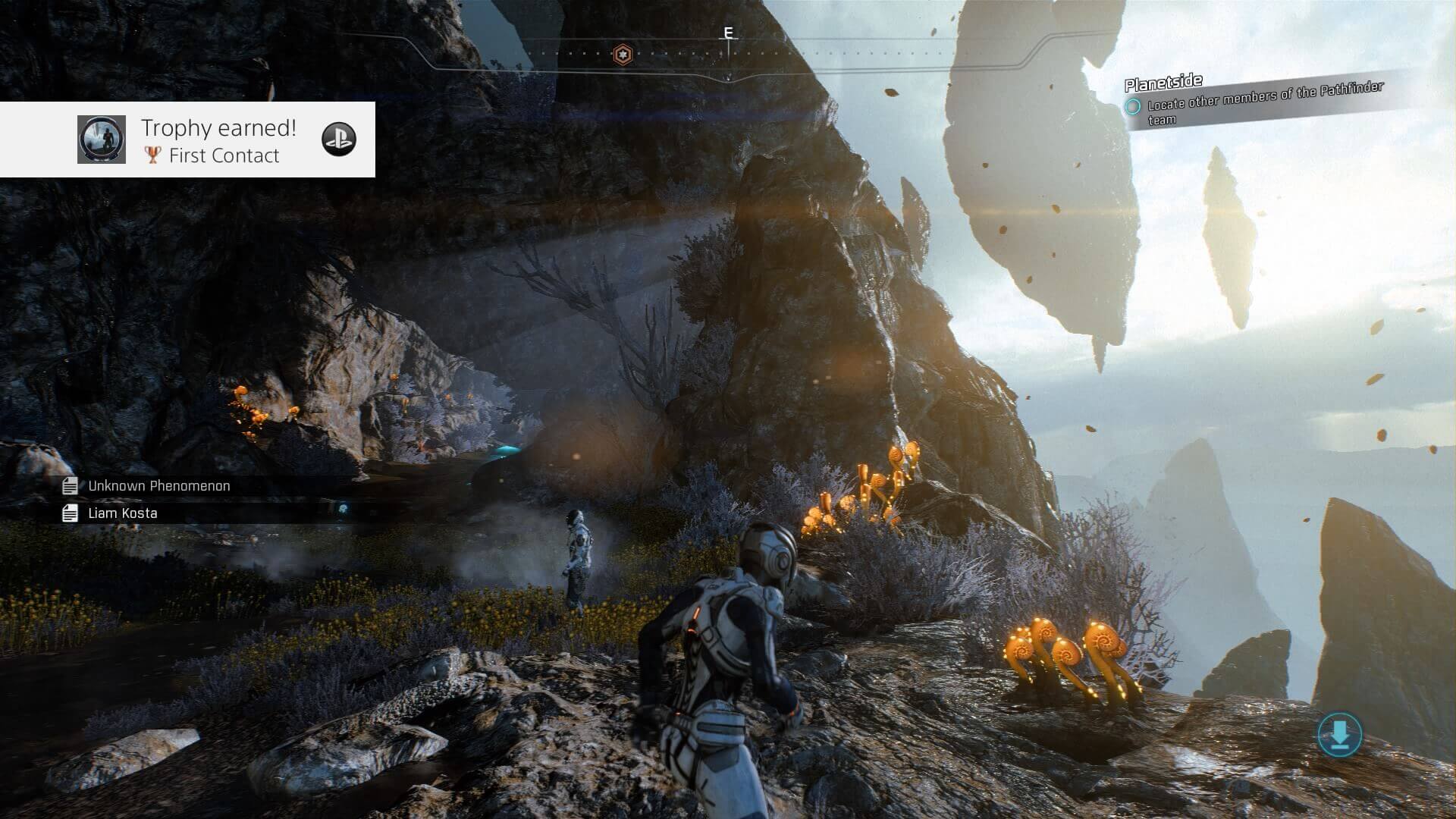Click the trophy thumbnail image
Image resolution: width=1456 pixels, height=819 pixels.
tap(102, 140)
